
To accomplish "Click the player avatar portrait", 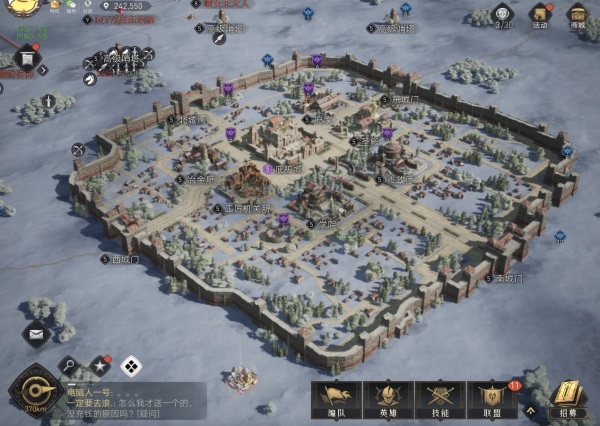I will pyautogui.click(x=18, y=8).
